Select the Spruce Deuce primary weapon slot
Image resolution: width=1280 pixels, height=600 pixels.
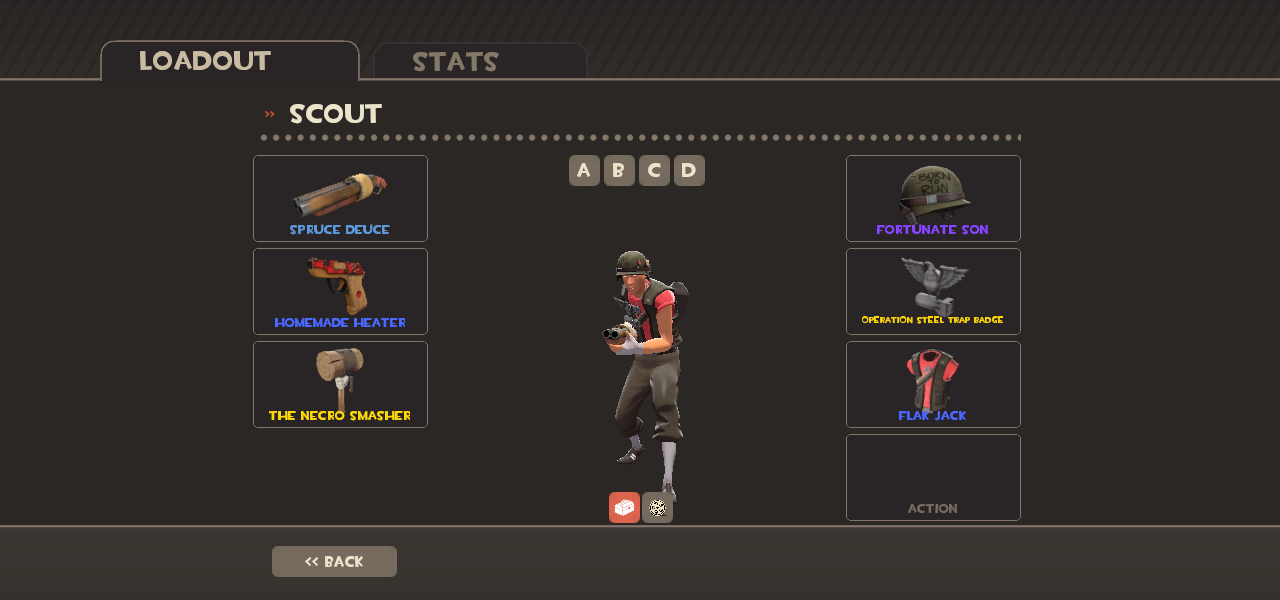[340, 198]
